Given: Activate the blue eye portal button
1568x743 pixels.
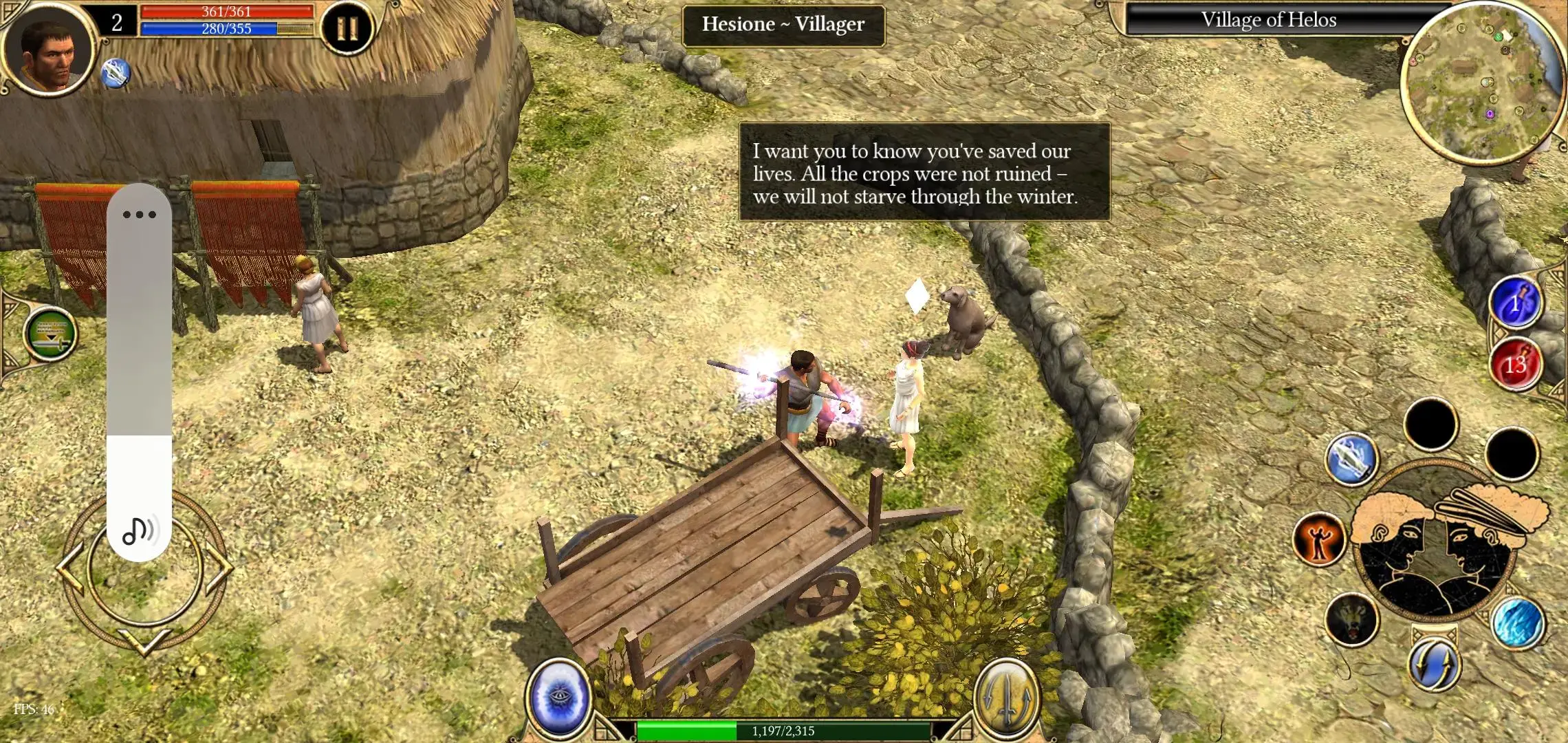Looking at the screenshot, I should [559, 696].
